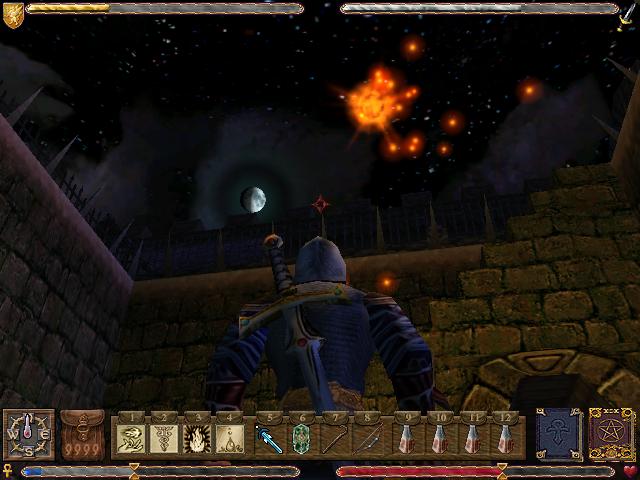Use the potion in slot 10
Viewport: 640px width, 480px height.
point(439,438)
